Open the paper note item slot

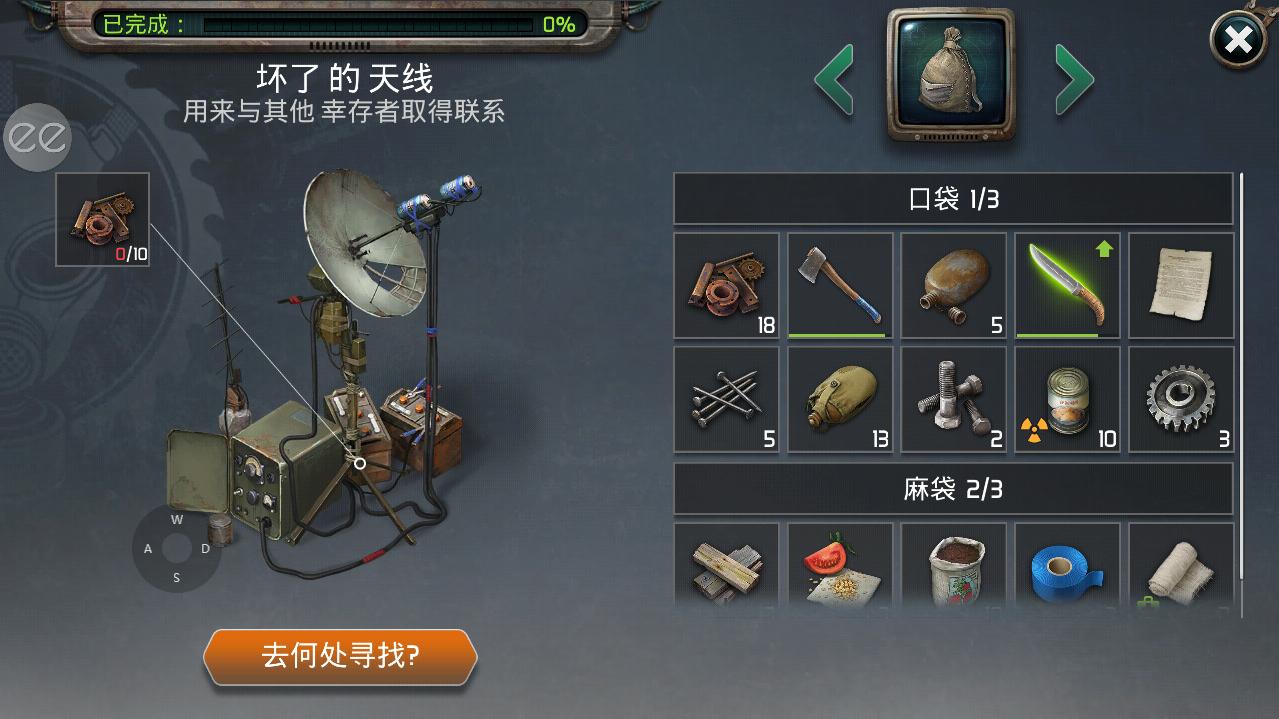click(x=1181, y=286)
